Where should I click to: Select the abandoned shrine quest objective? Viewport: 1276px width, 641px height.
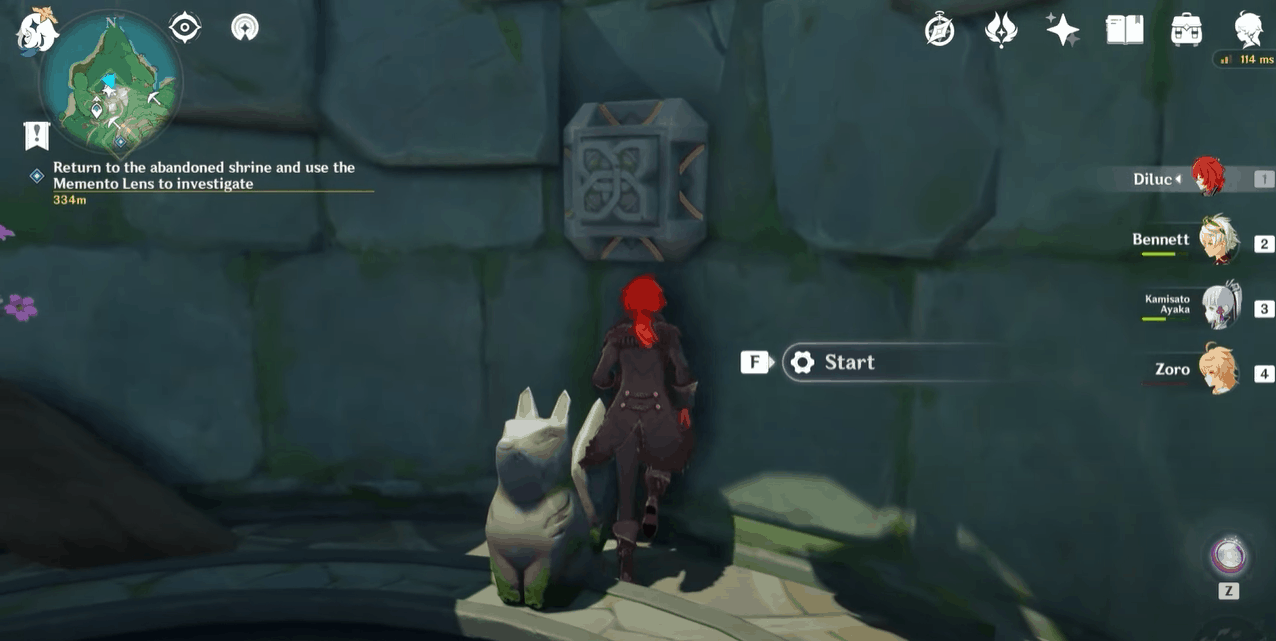tap(204, 175)
